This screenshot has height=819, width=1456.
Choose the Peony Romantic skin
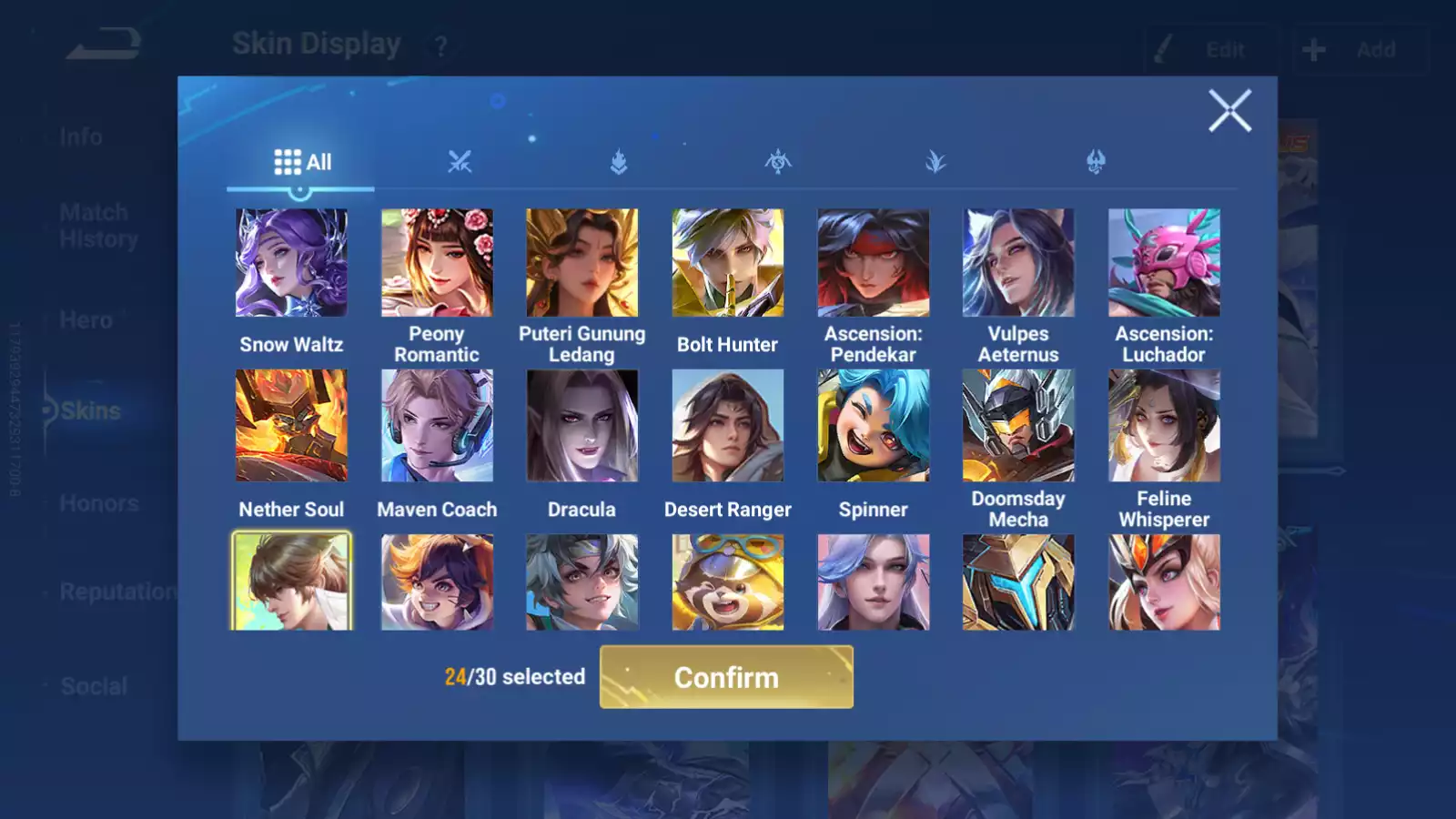[437, 263]
